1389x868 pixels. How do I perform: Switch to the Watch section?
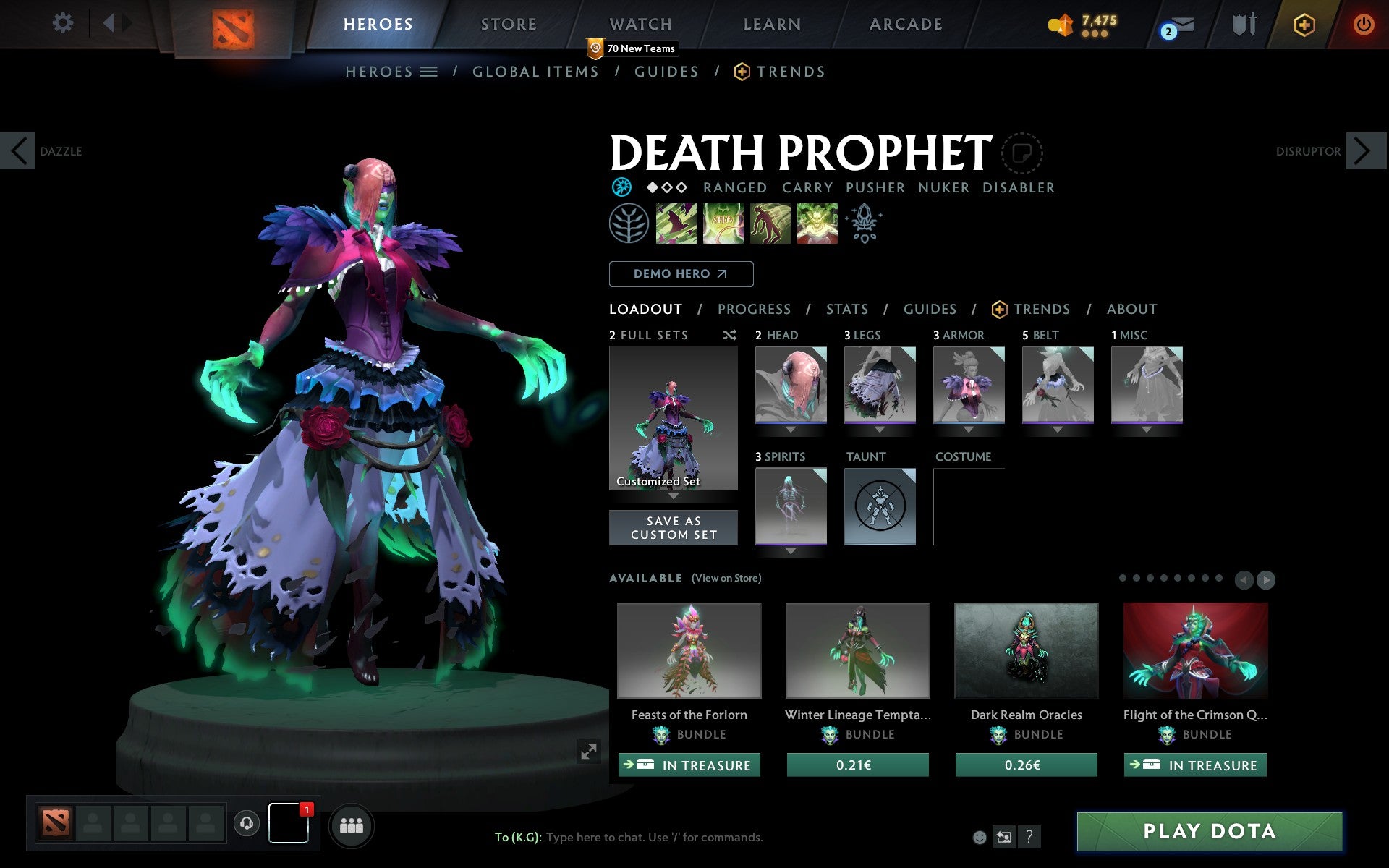pyautogui.click(x=641, y=24)
